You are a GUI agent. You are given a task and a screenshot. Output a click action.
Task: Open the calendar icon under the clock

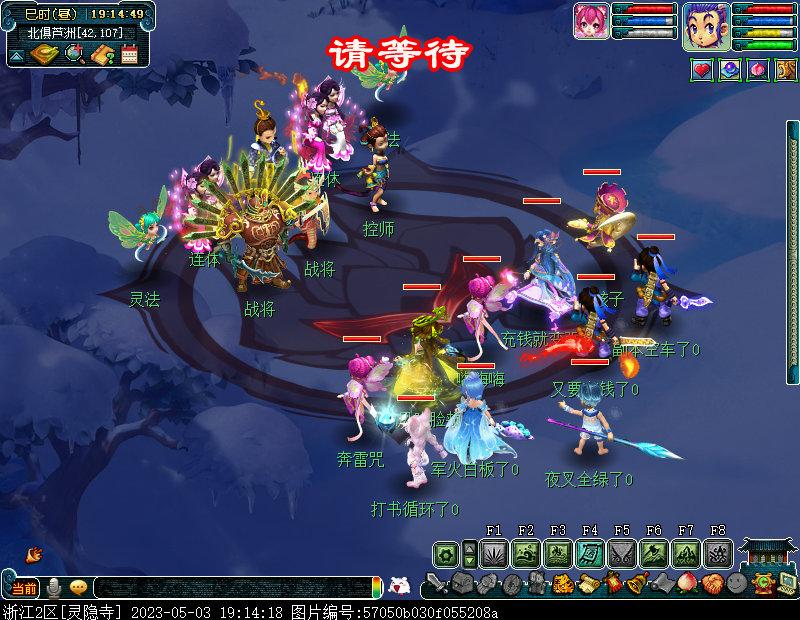click(x=129, y=54)
